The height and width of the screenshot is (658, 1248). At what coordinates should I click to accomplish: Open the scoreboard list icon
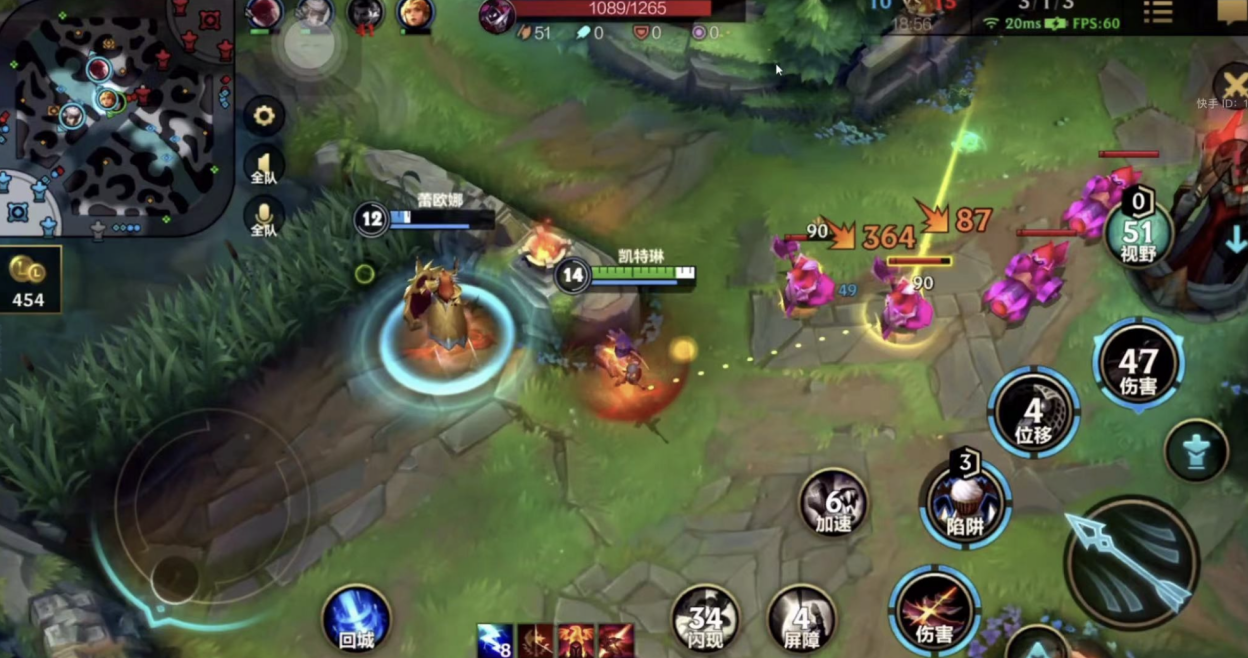(1158, 12)
